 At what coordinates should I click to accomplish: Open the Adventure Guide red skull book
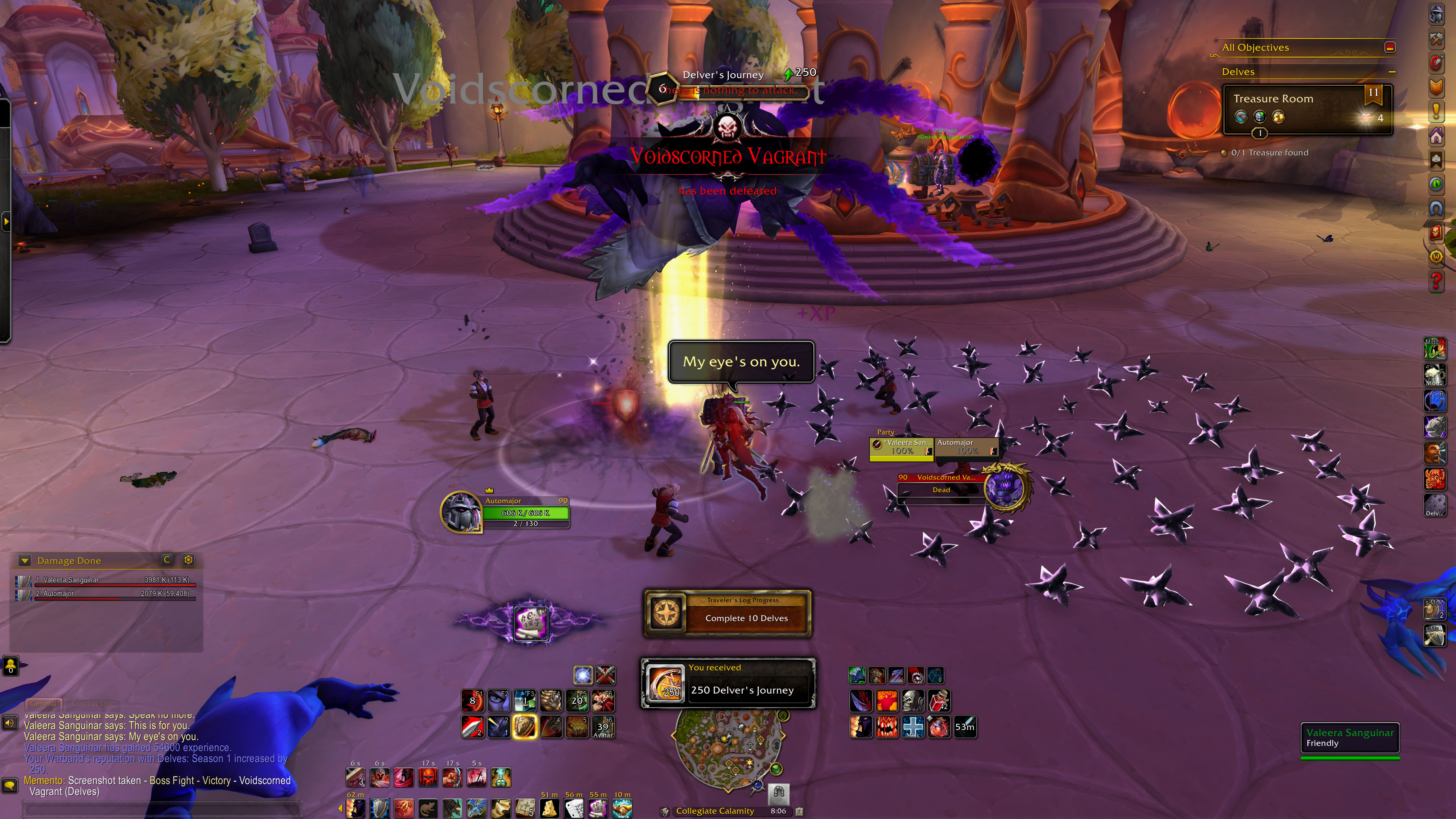click(x=1436, y=232)
